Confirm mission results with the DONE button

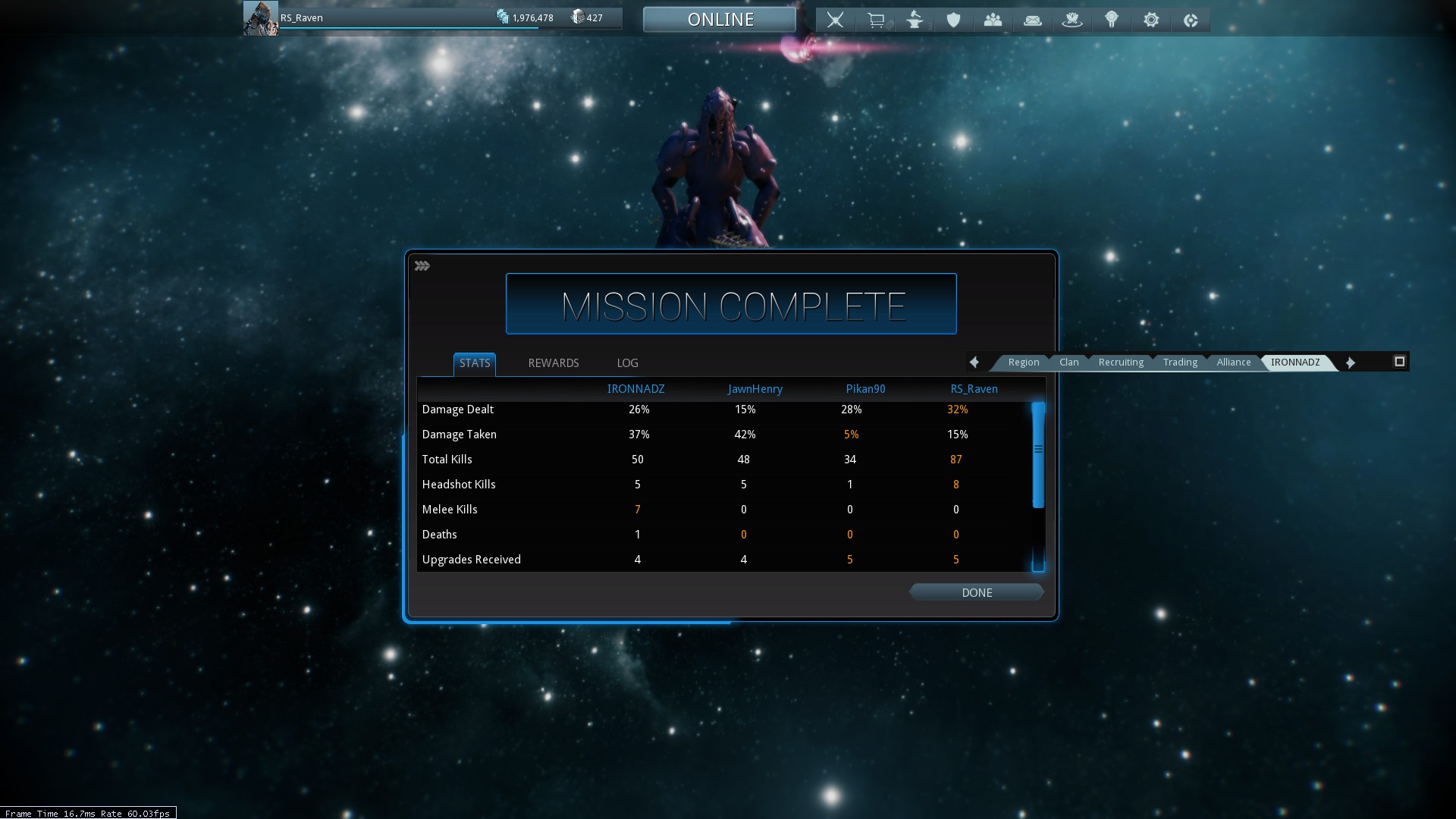[x=976, y=592]
